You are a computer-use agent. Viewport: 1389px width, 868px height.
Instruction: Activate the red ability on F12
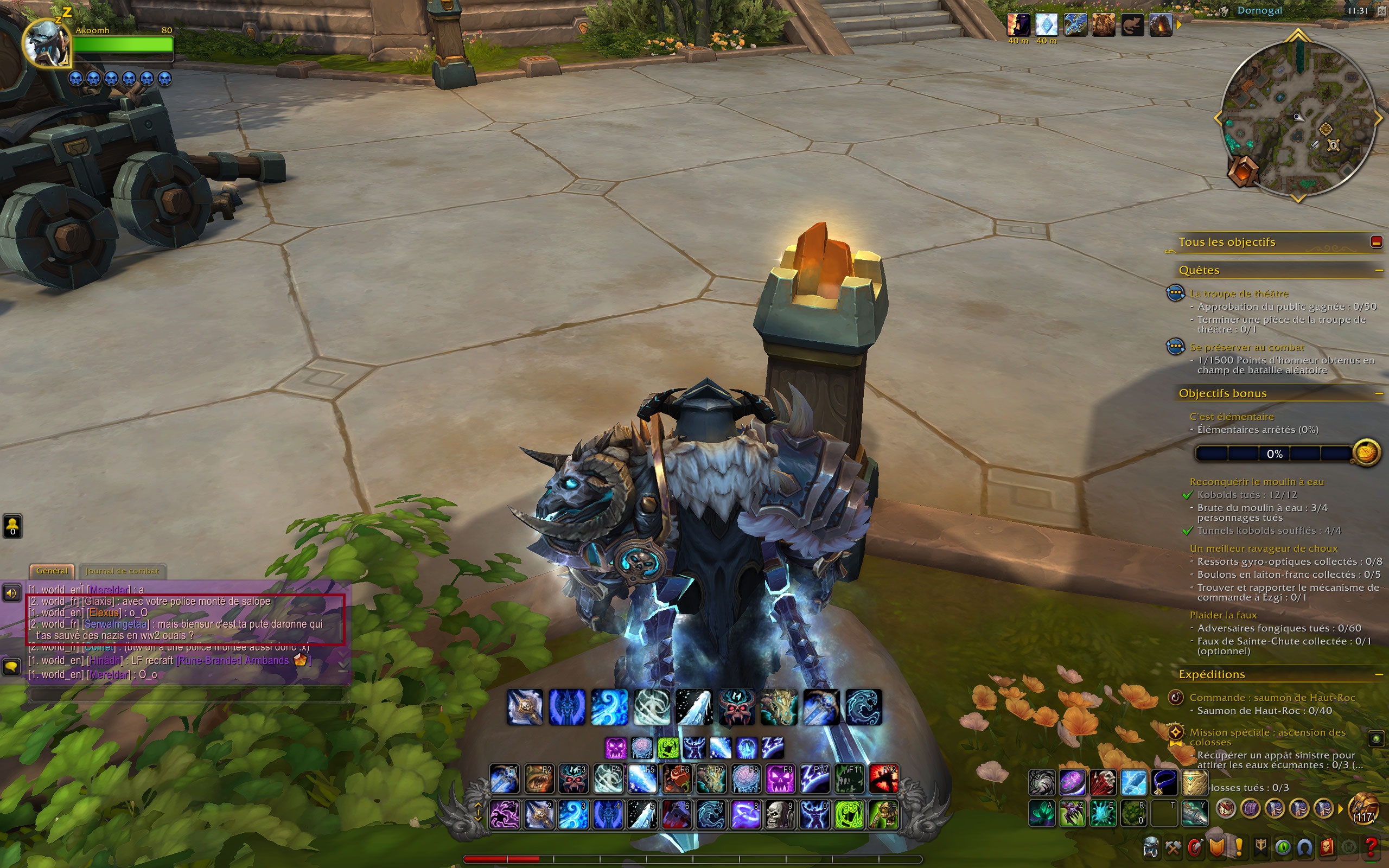tap(883, 780)
